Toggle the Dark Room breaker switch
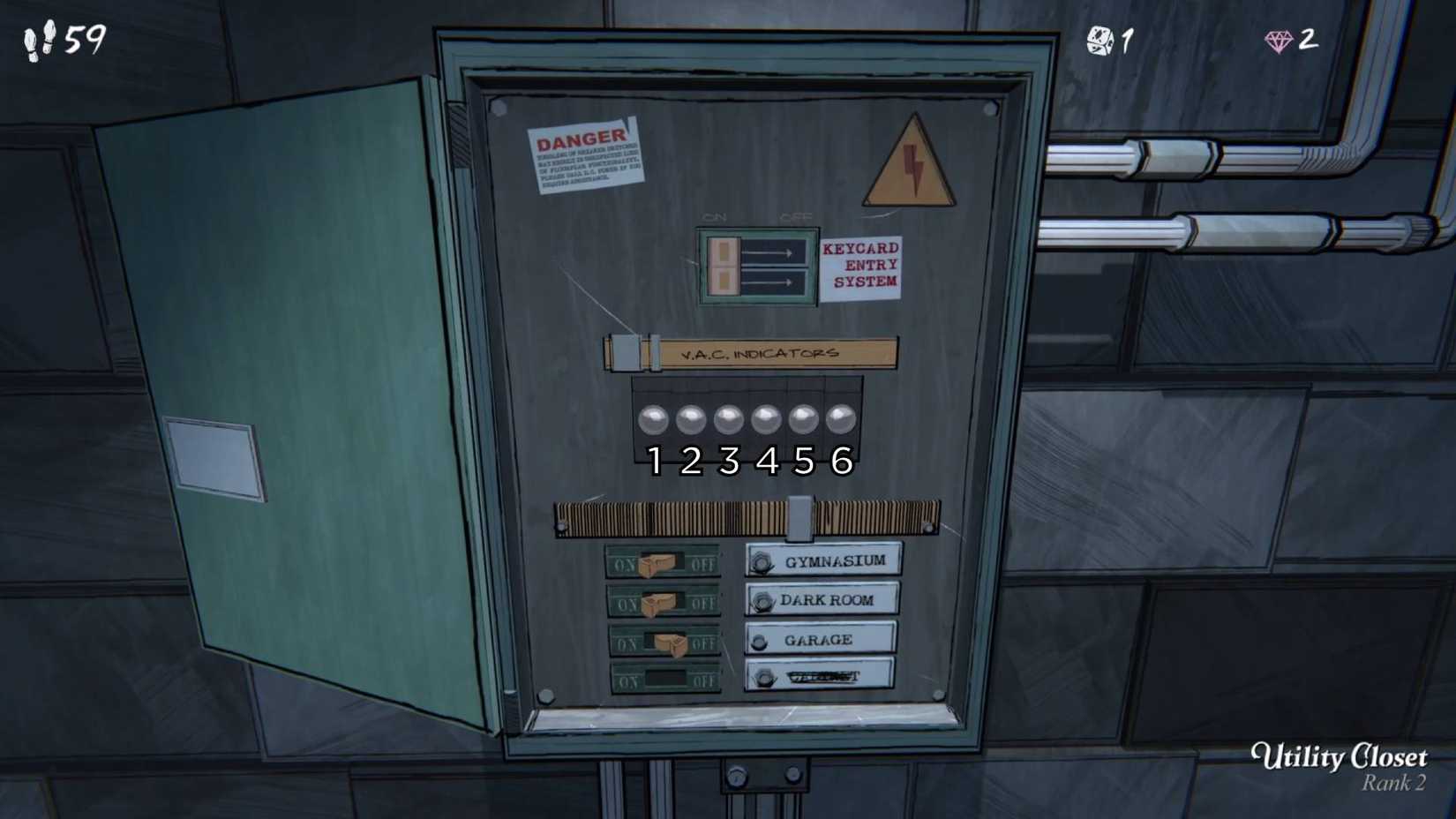 click(x=660, y=604)
